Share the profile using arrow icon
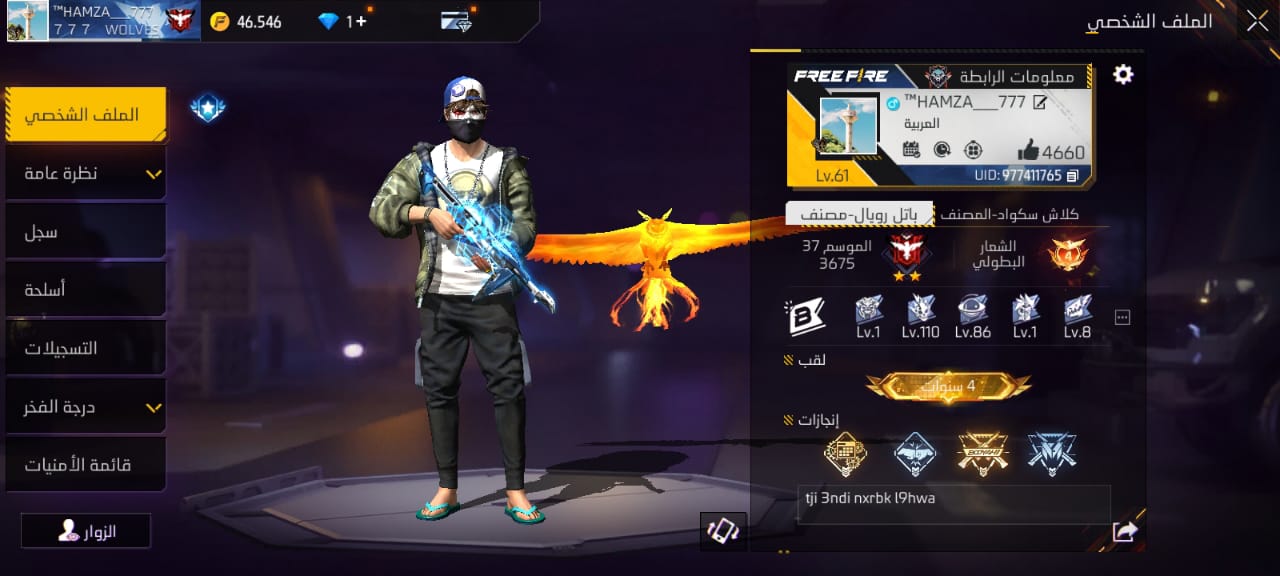Screen dimensions: 1280x576 click(1125, 532)
